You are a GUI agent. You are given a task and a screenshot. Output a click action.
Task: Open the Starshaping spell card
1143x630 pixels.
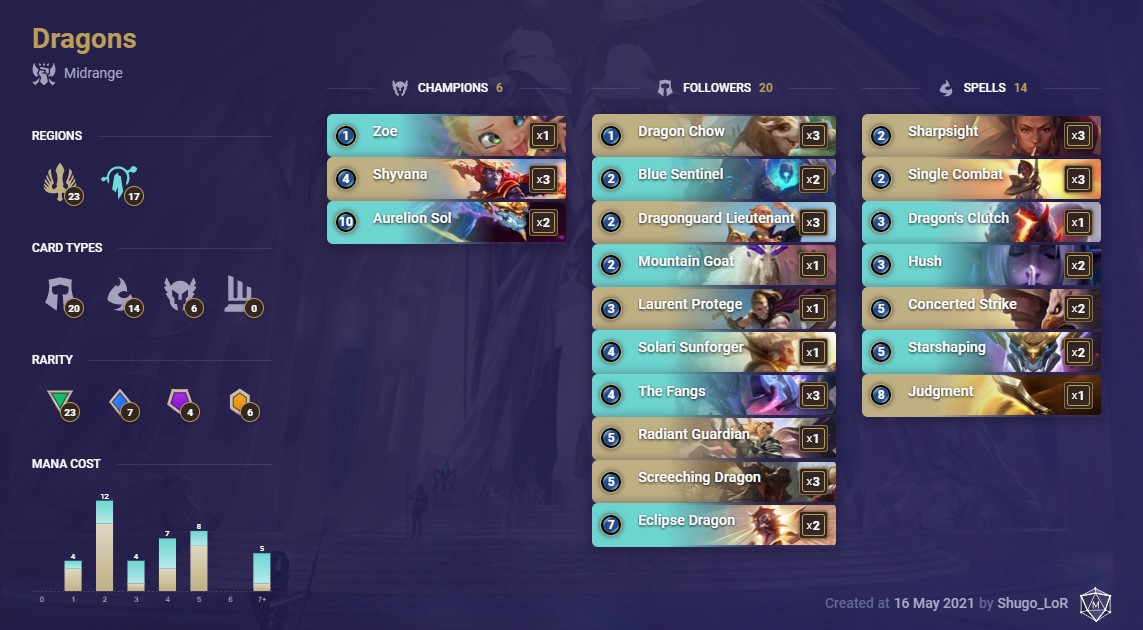(x=980, y=351)
